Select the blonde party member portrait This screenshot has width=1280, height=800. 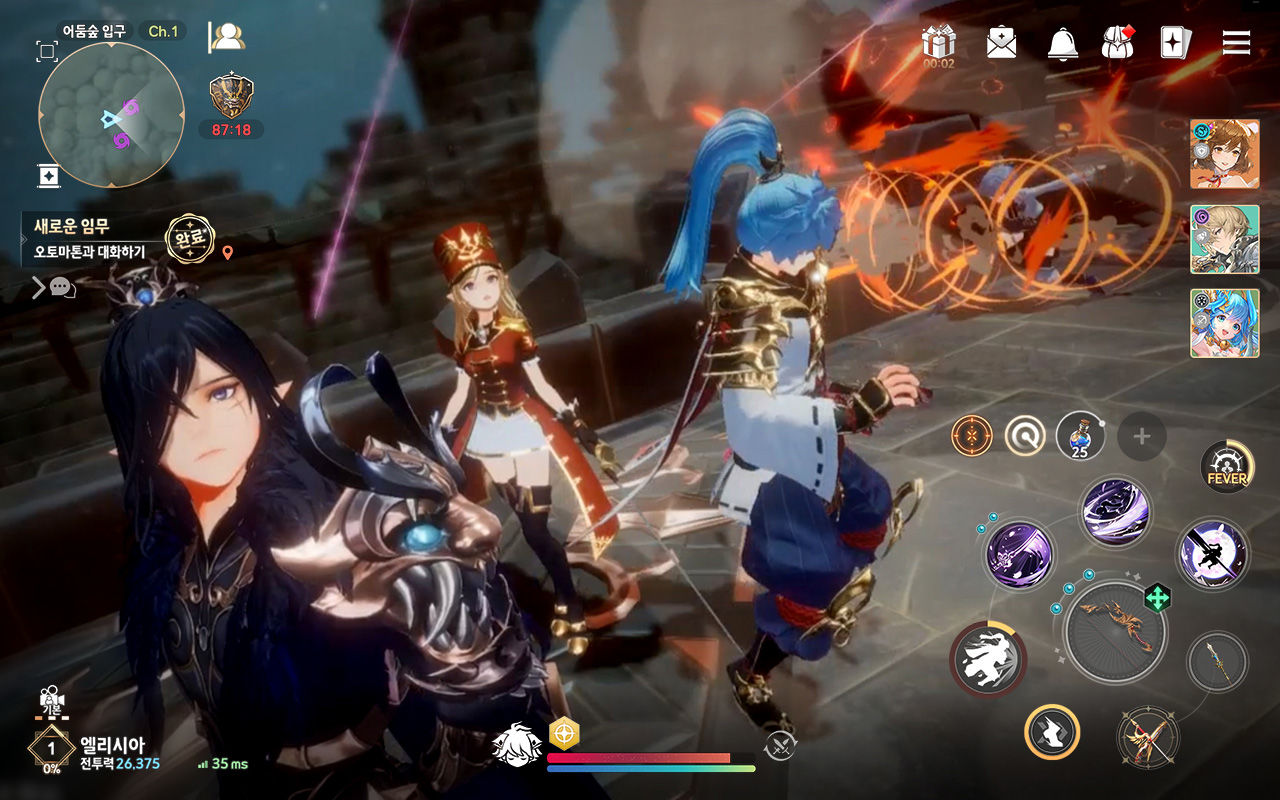(1224, 239)
